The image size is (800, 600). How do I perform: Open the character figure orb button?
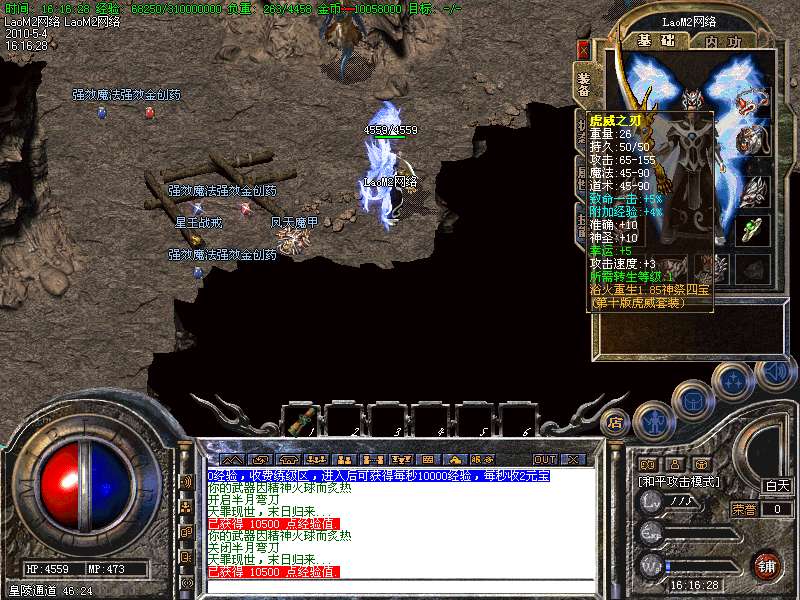651,421
